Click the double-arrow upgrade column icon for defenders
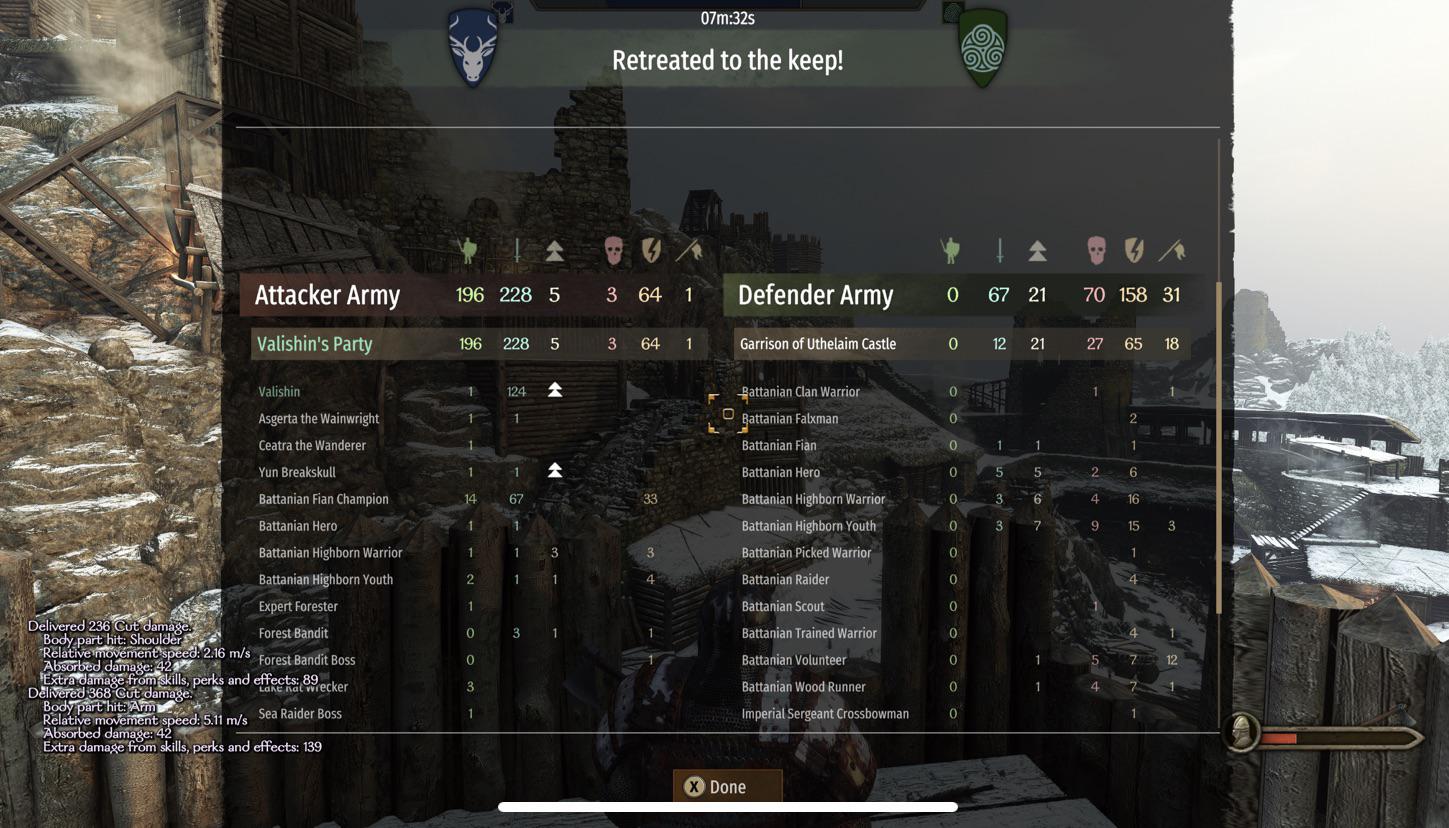The height and width of the screenshot is (828, 1449). coord(1037,250)
